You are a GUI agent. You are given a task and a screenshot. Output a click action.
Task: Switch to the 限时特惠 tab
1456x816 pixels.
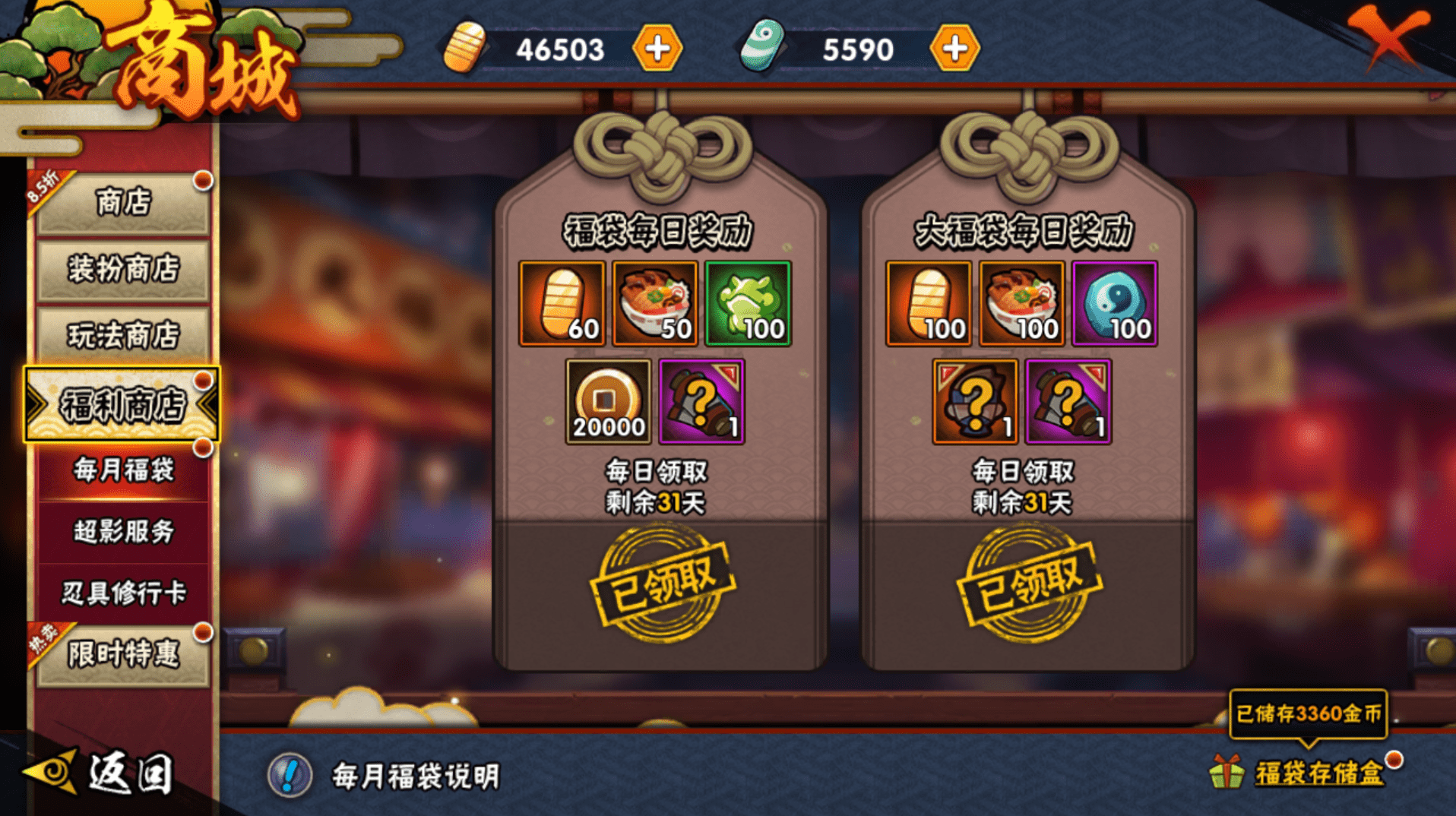pos(122,654)
